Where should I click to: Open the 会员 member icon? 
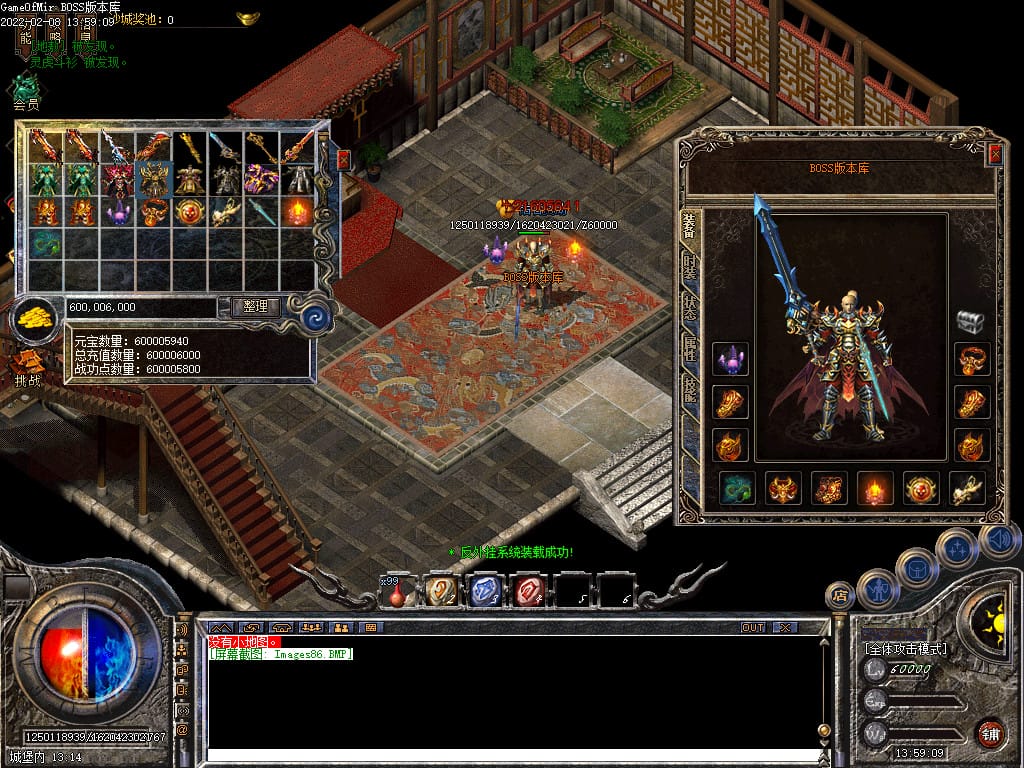[x=26, y=90]
